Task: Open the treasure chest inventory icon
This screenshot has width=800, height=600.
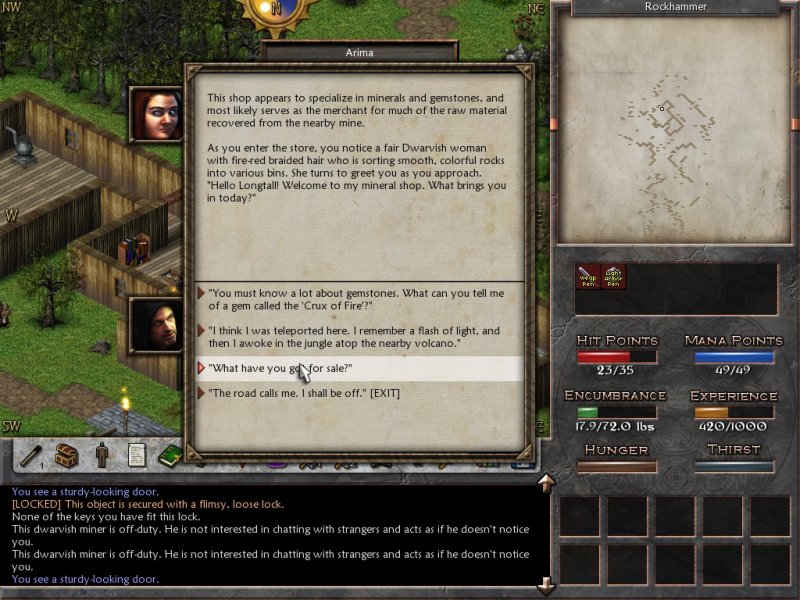Action: 67,456
